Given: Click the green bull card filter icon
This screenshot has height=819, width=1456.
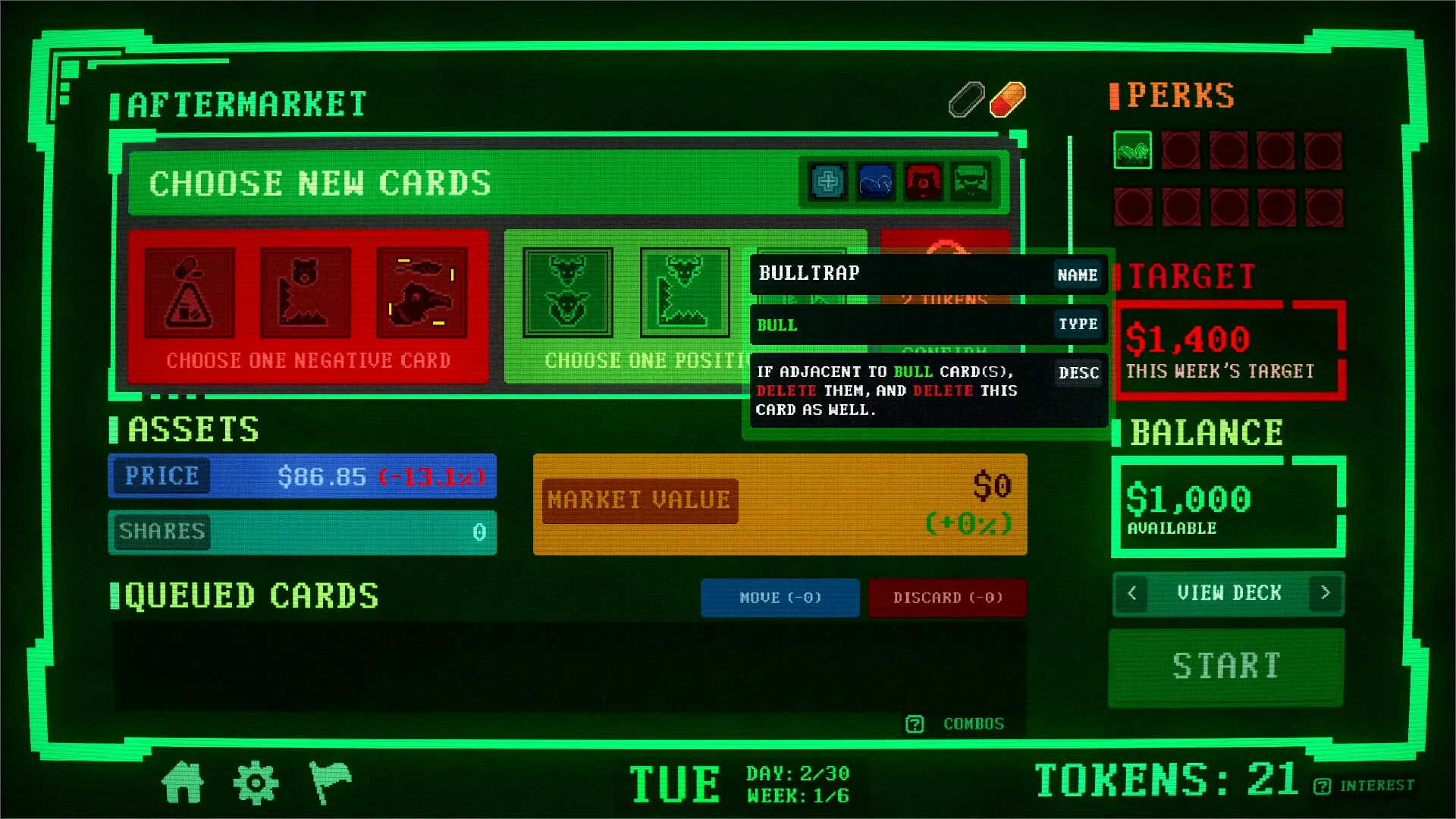Looking at the screenshot, I should point(971,182).
